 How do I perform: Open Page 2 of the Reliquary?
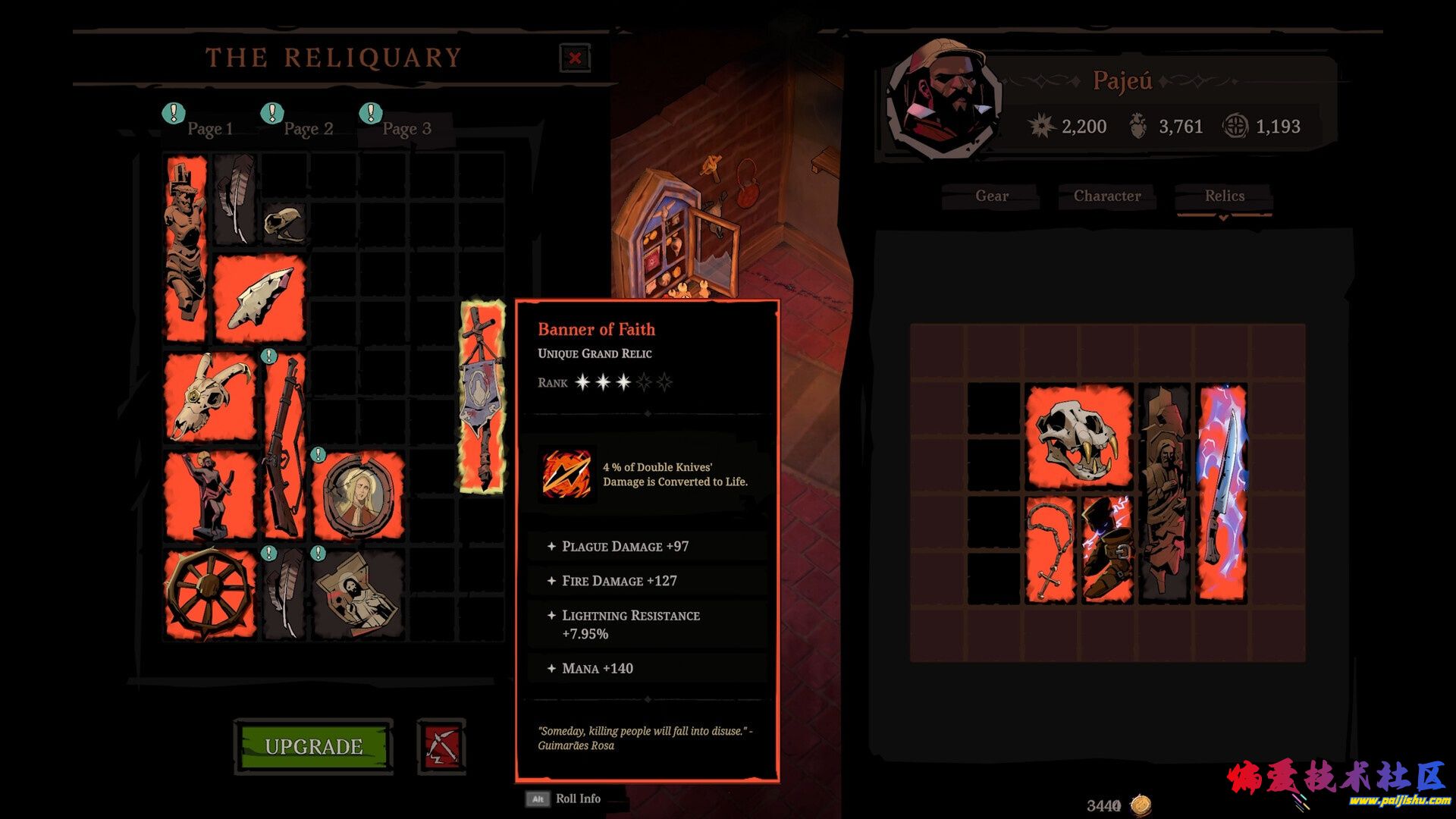(308, 129)
